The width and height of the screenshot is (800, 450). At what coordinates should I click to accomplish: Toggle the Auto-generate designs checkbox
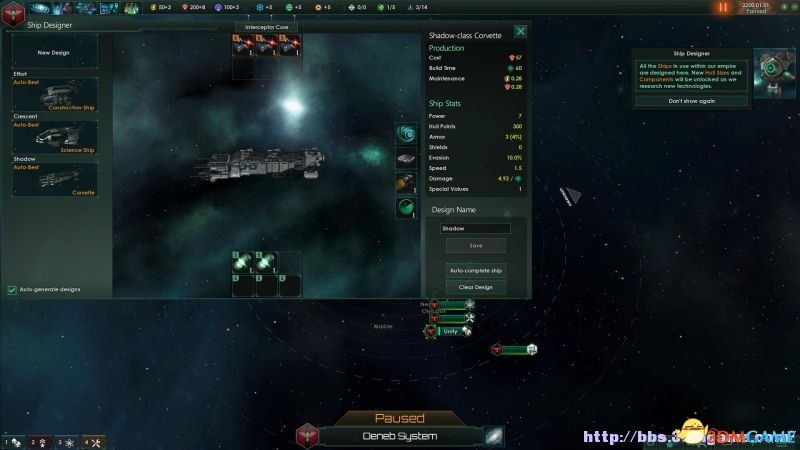[12, 290]
